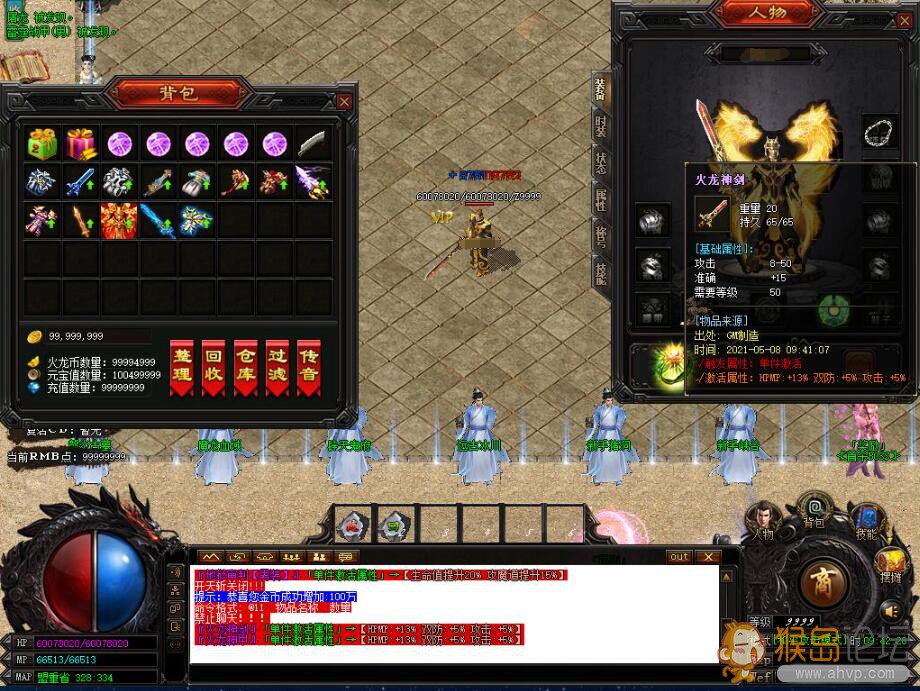The height and width of the screenshot is (691, 920).
Task: Toggle the sound speaker icon
Action: tap(891, 609)
